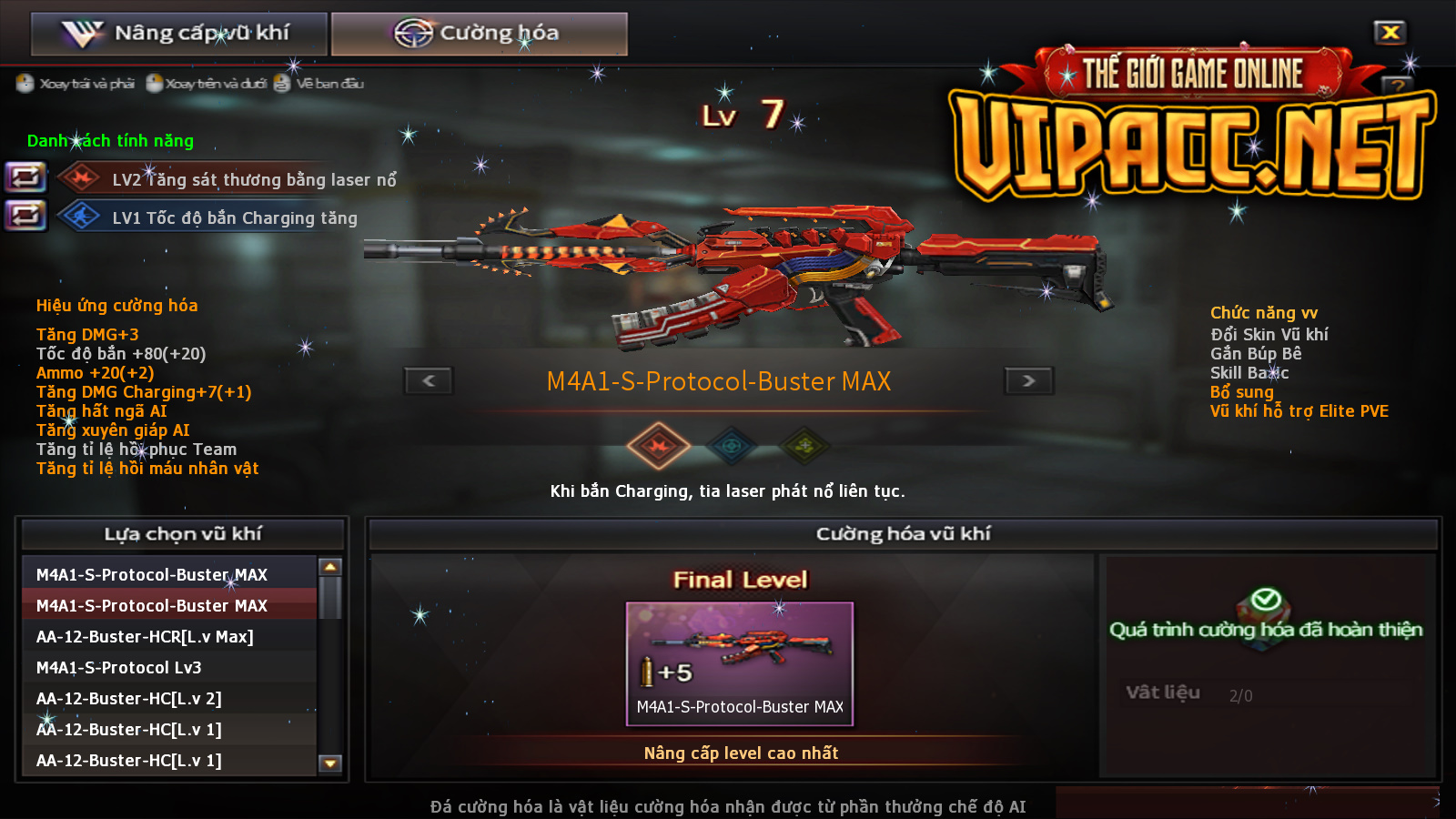1456x819 pixels.
Task: Select the red diamond skill icon
Action: [x=658, y=446]
